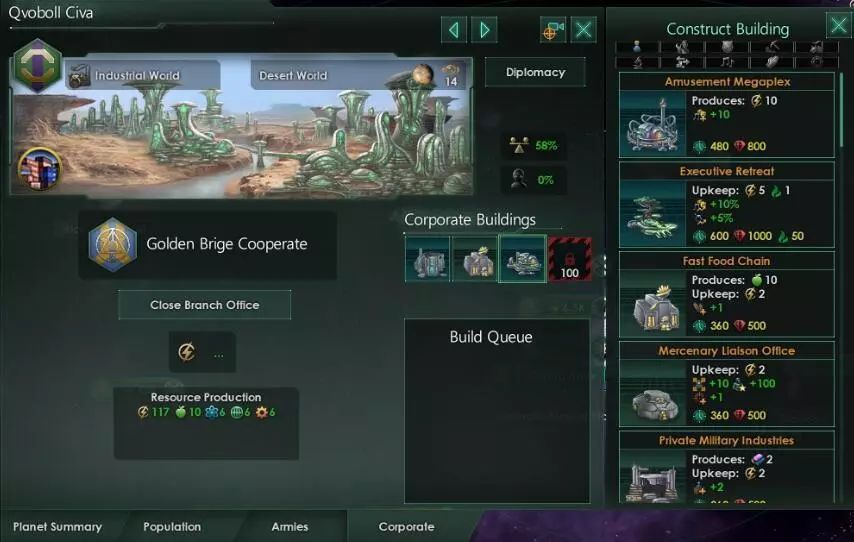This screenshot has height=542, width=854.
Task: Select Private Military Industries building
Action: (727, 470)
